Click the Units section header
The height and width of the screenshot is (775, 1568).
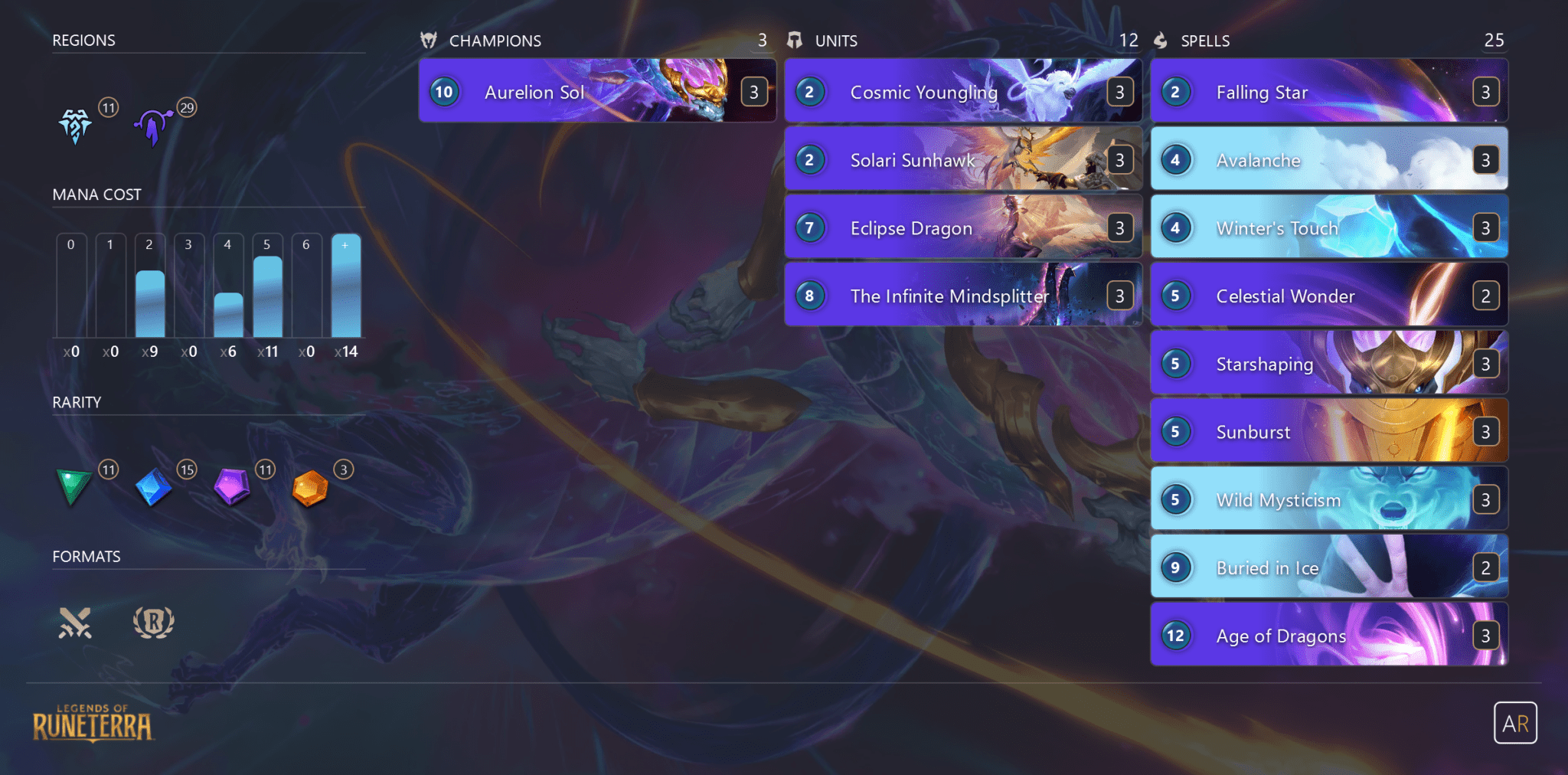836,41
